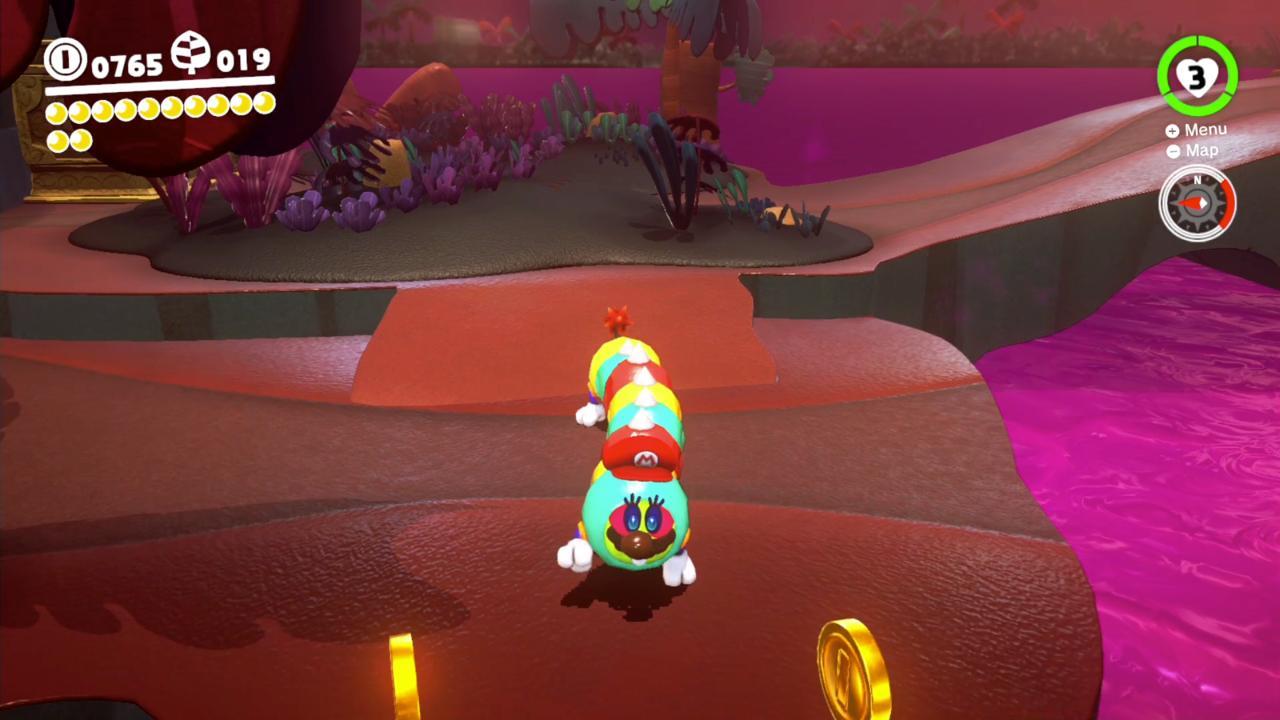Image resolution: width=1280 pixels, height=720 pixels.
Task: Click the white divider bar under the coin counters
Action: coord(159,85)
